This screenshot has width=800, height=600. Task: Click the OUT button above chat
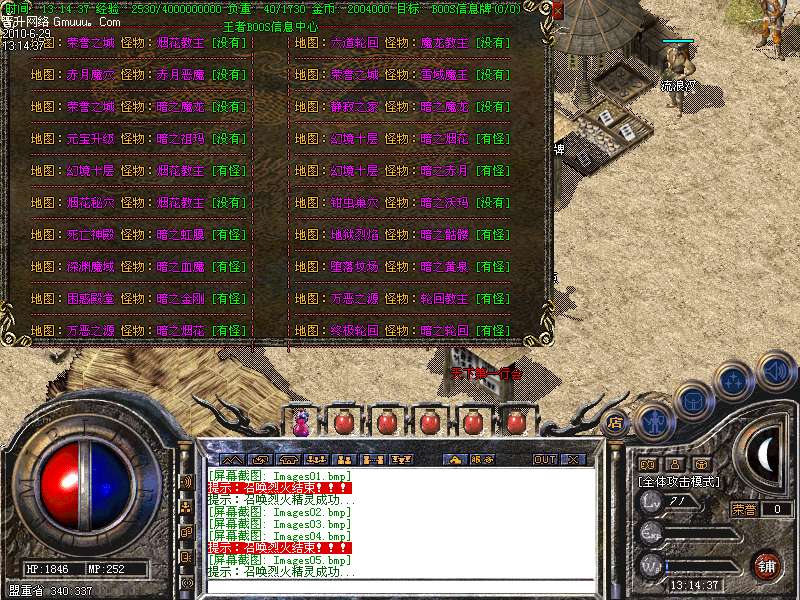point(544,459)
